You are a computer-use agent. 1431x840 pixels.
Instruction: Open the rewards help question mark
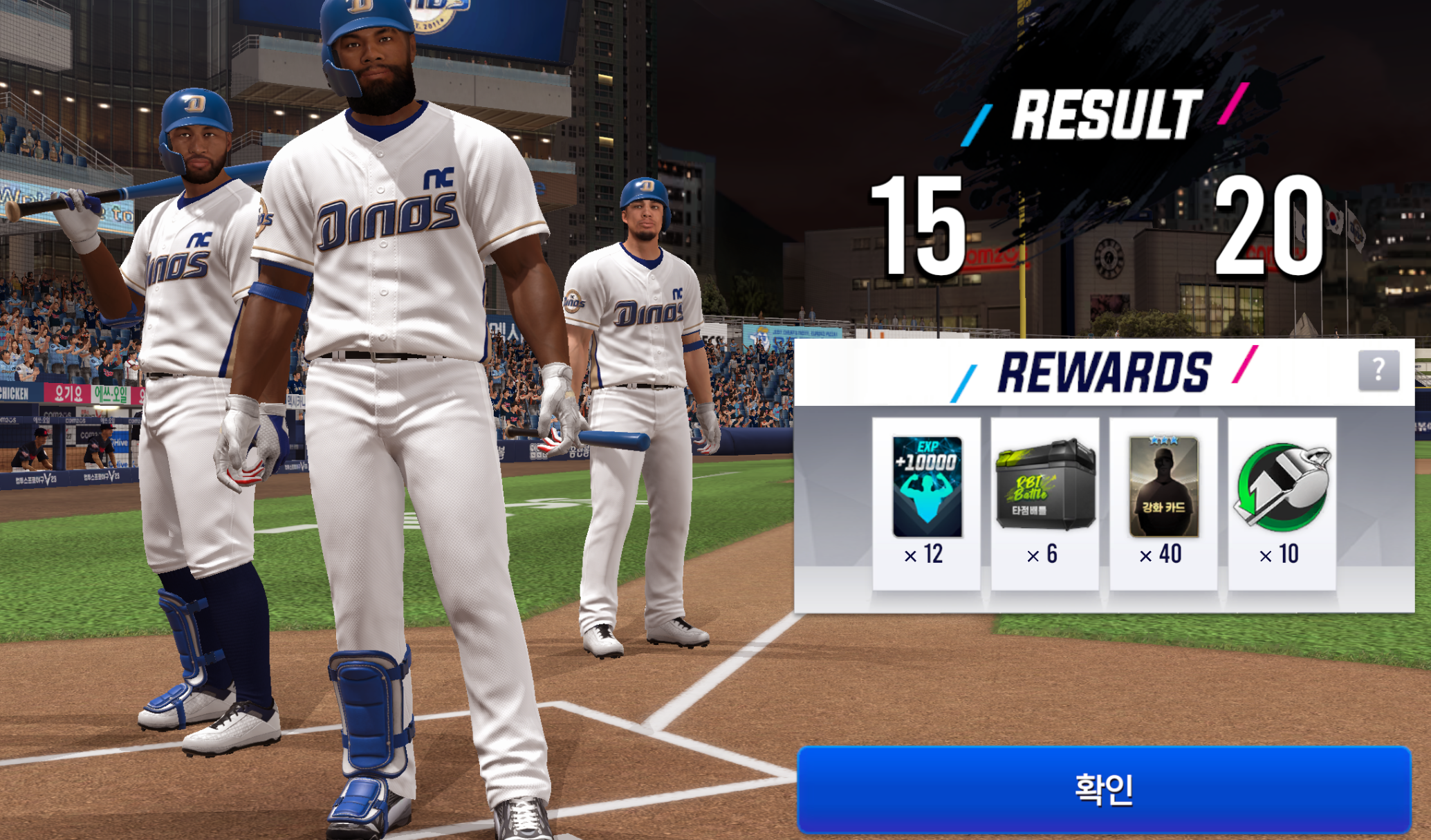(x=1378, y=370)
